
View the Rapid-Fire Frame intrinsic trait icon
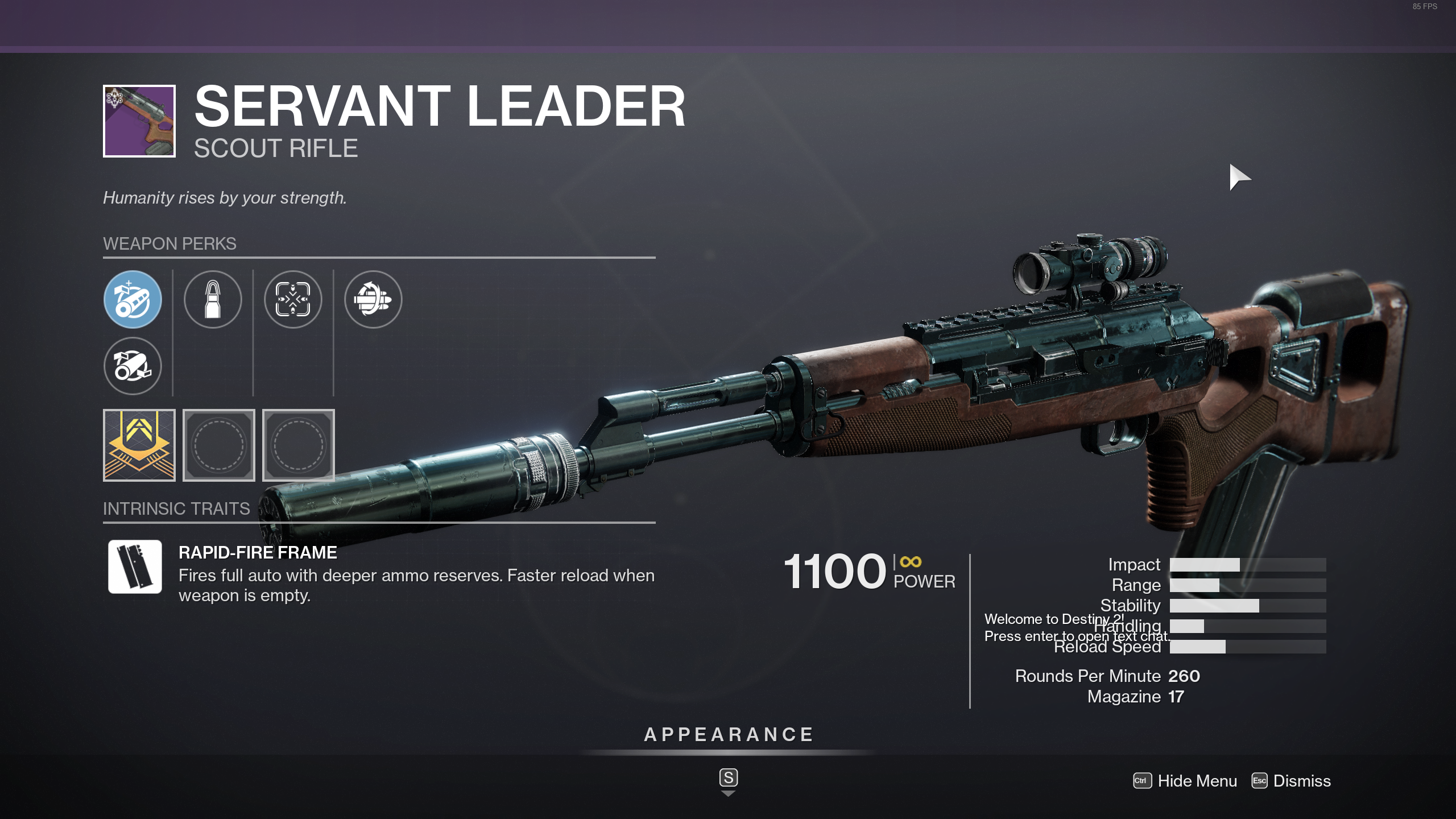[x=135, y=566]
